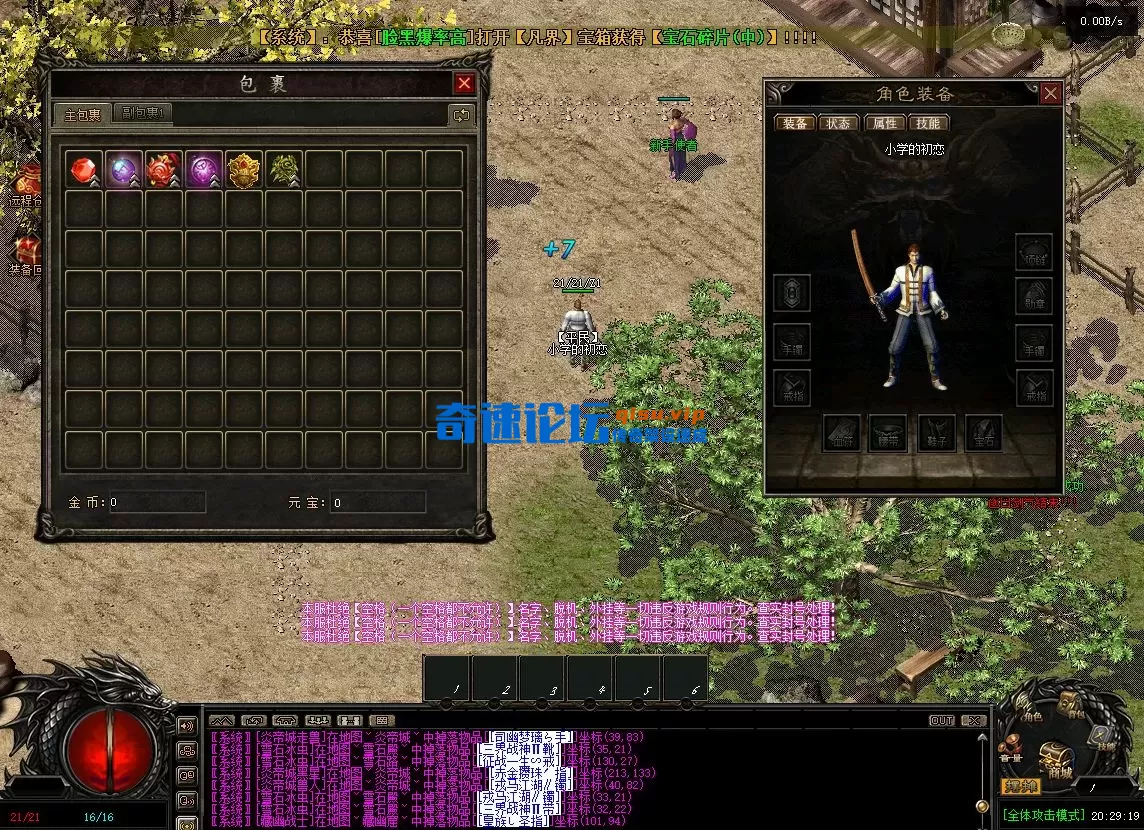Show the 技能 skills tab in character panel

point(927,123)
